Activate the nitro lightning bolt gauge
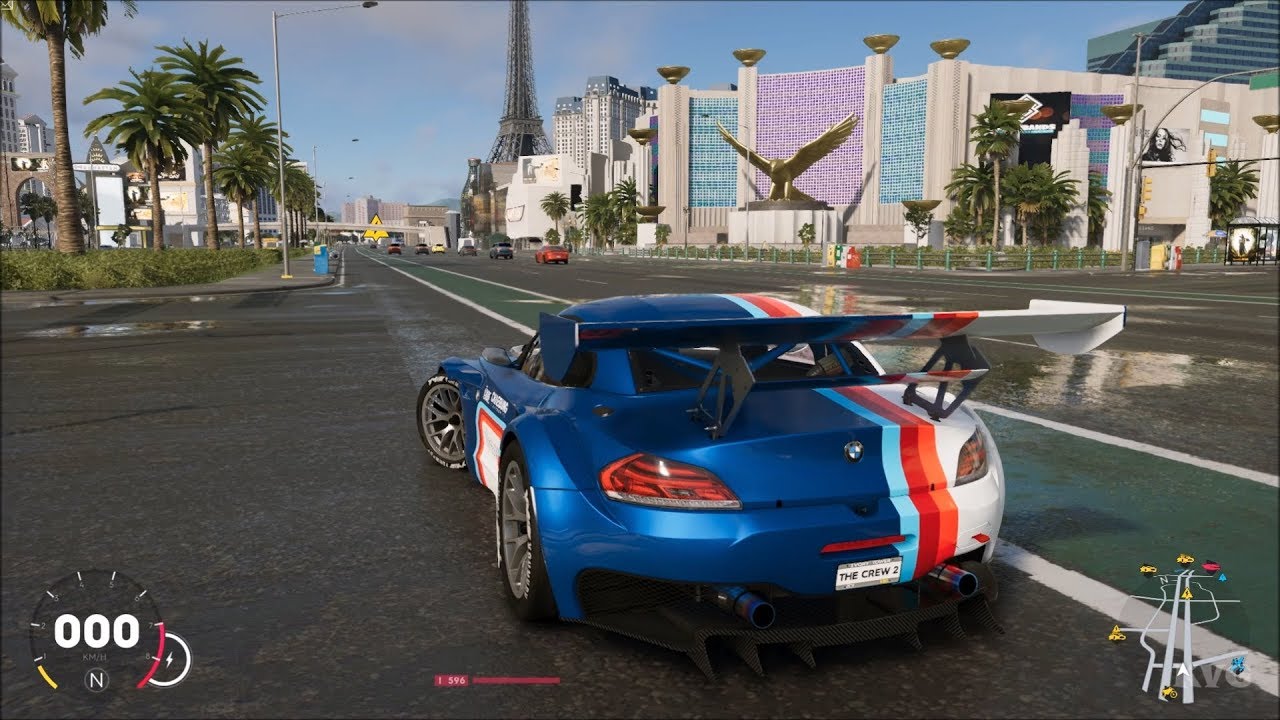 coord(171,661)
